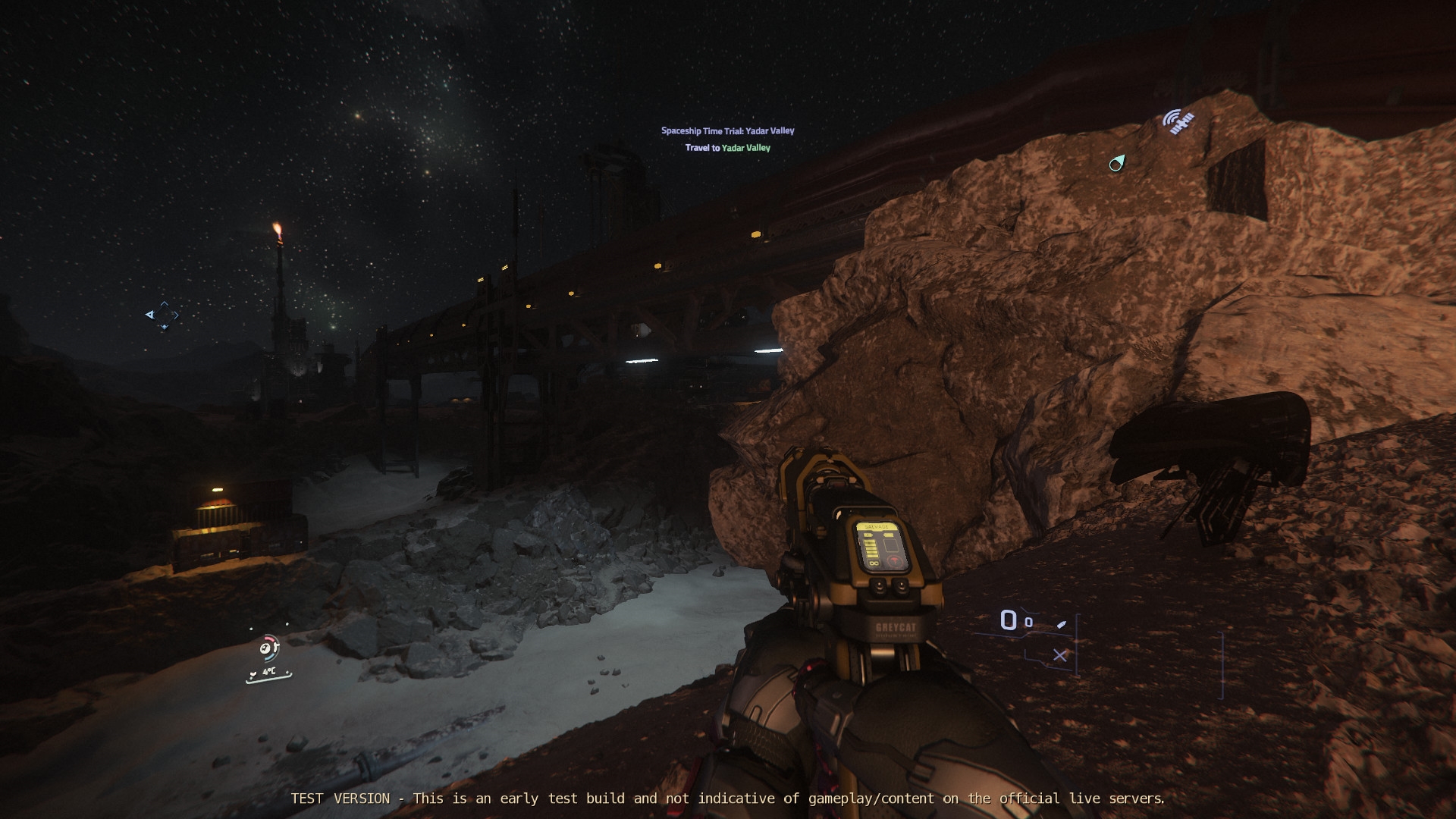Select the teal waypoint pin marker
This screenshot has width=1456, height=819.
click(1117, 162)
